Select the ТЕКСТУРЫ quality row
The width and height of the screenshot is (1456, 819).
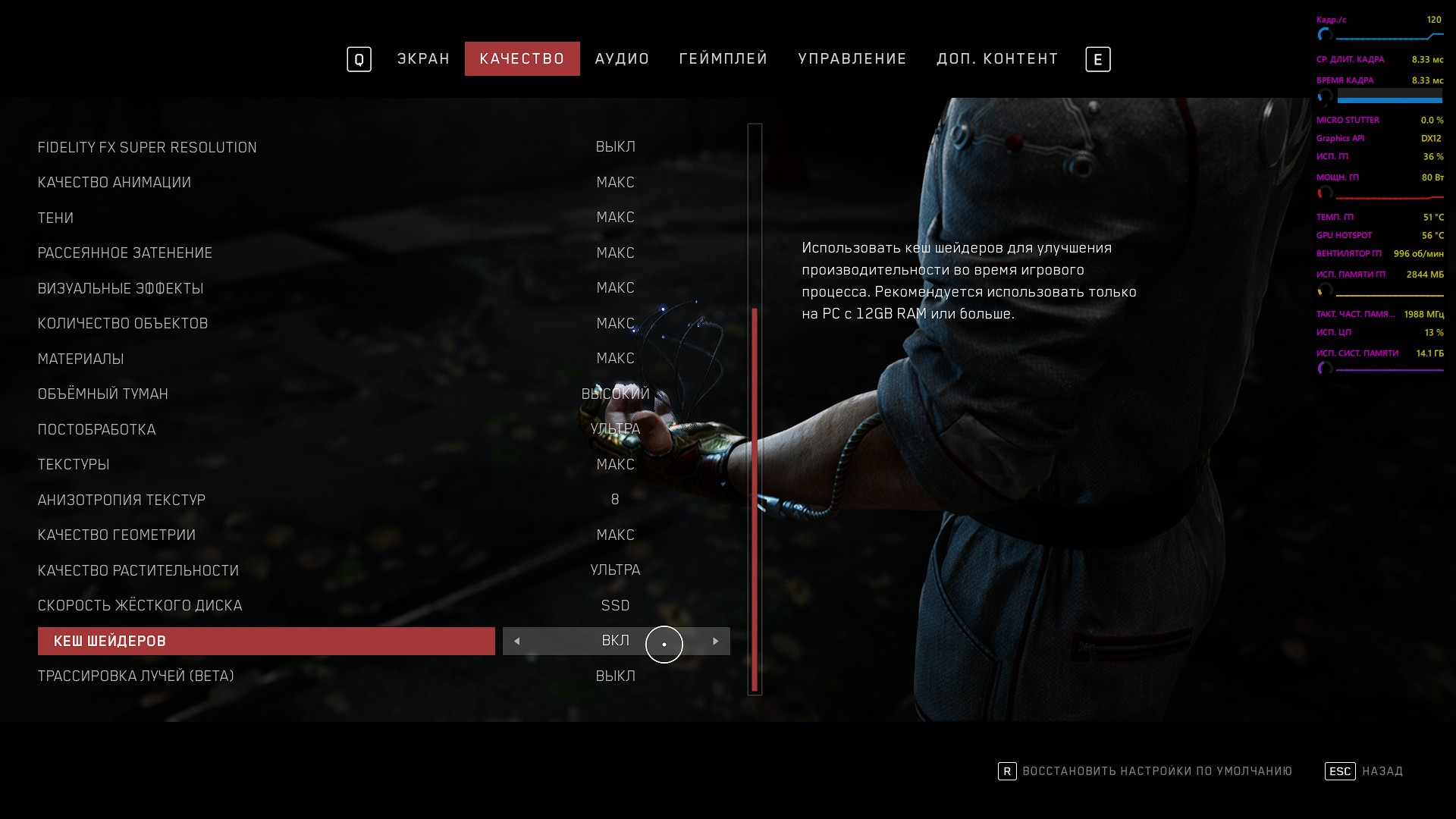[74, 465]
